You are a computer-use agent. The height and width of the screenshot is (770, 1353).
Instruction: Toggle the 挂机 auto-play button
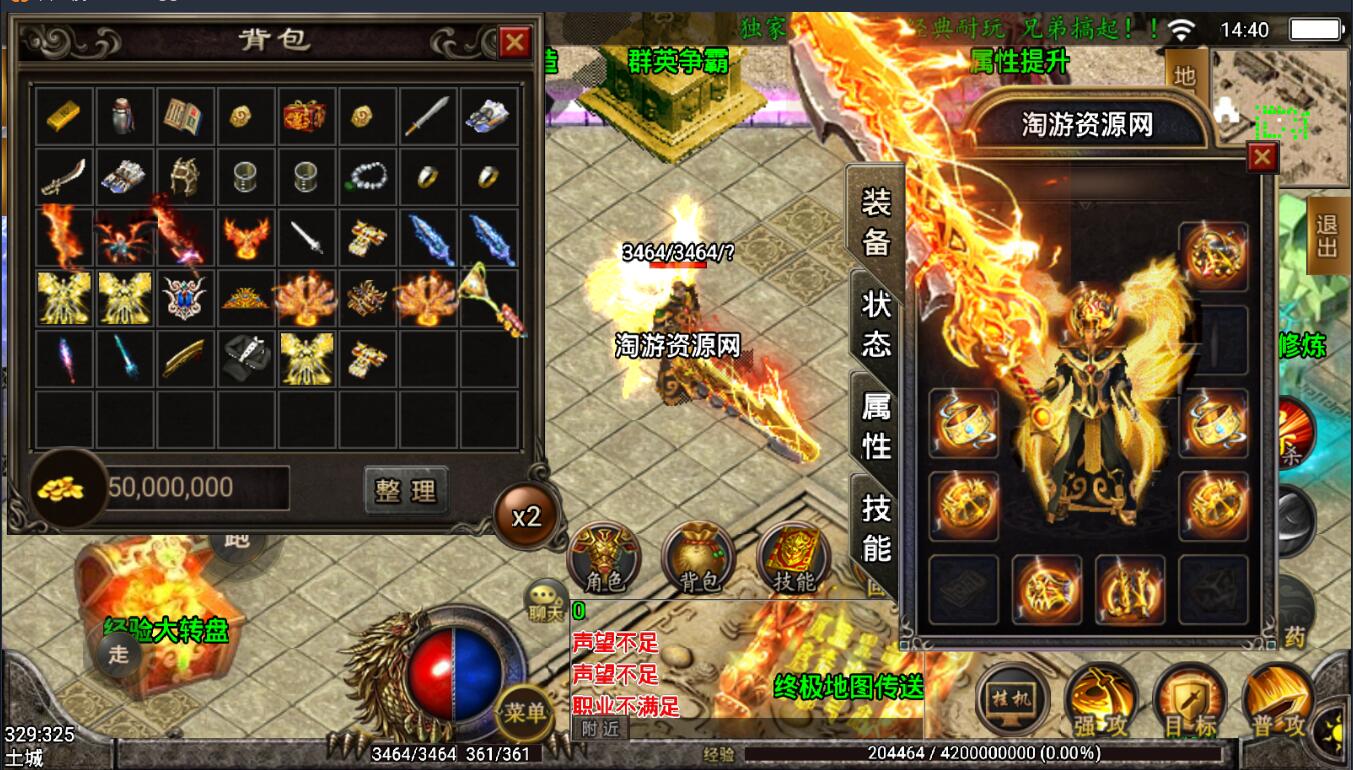pyautogui.click(x=1012, y=698)
